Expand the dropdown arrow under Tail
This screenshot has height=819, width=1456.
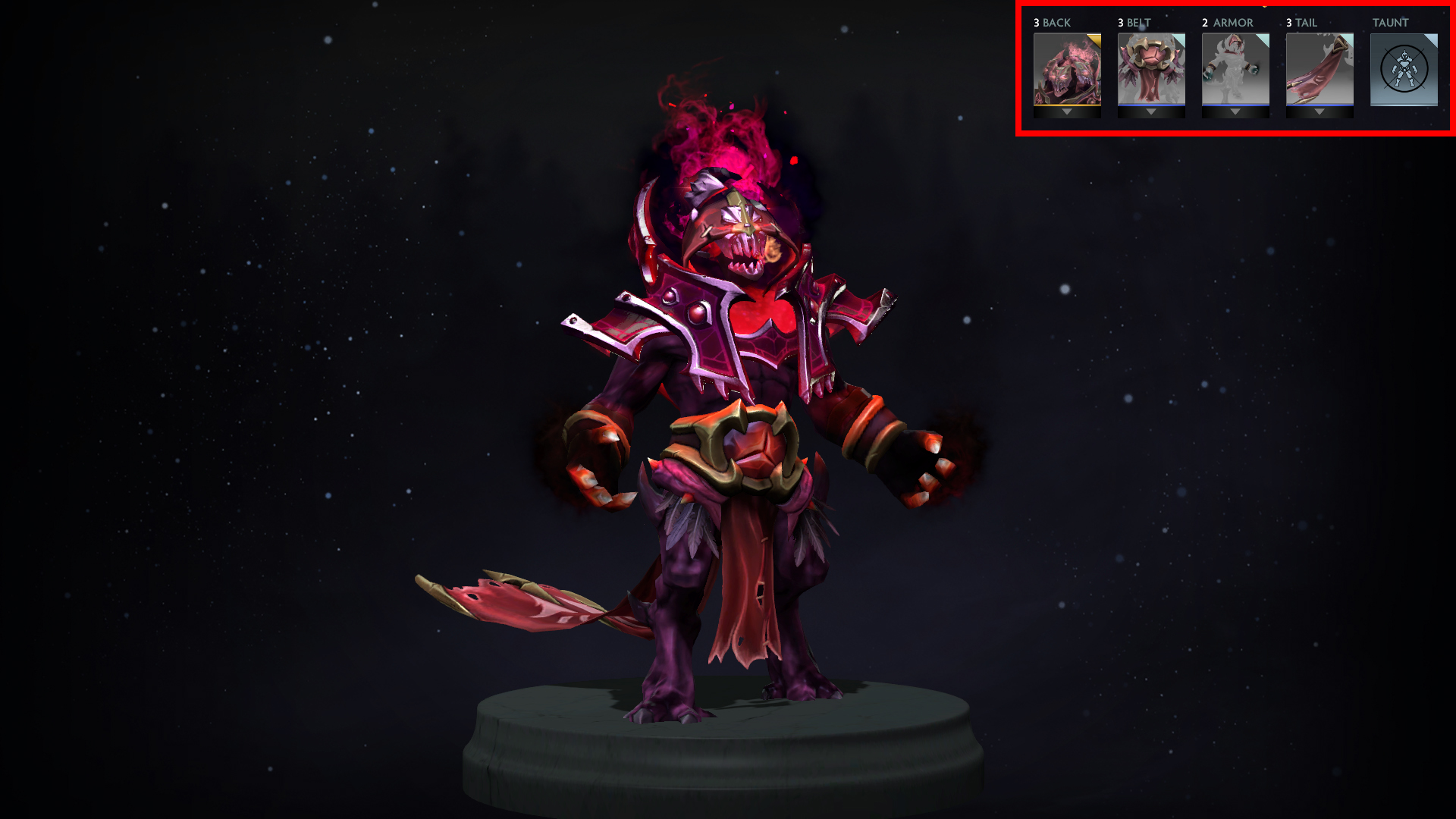coord(1319,112)
